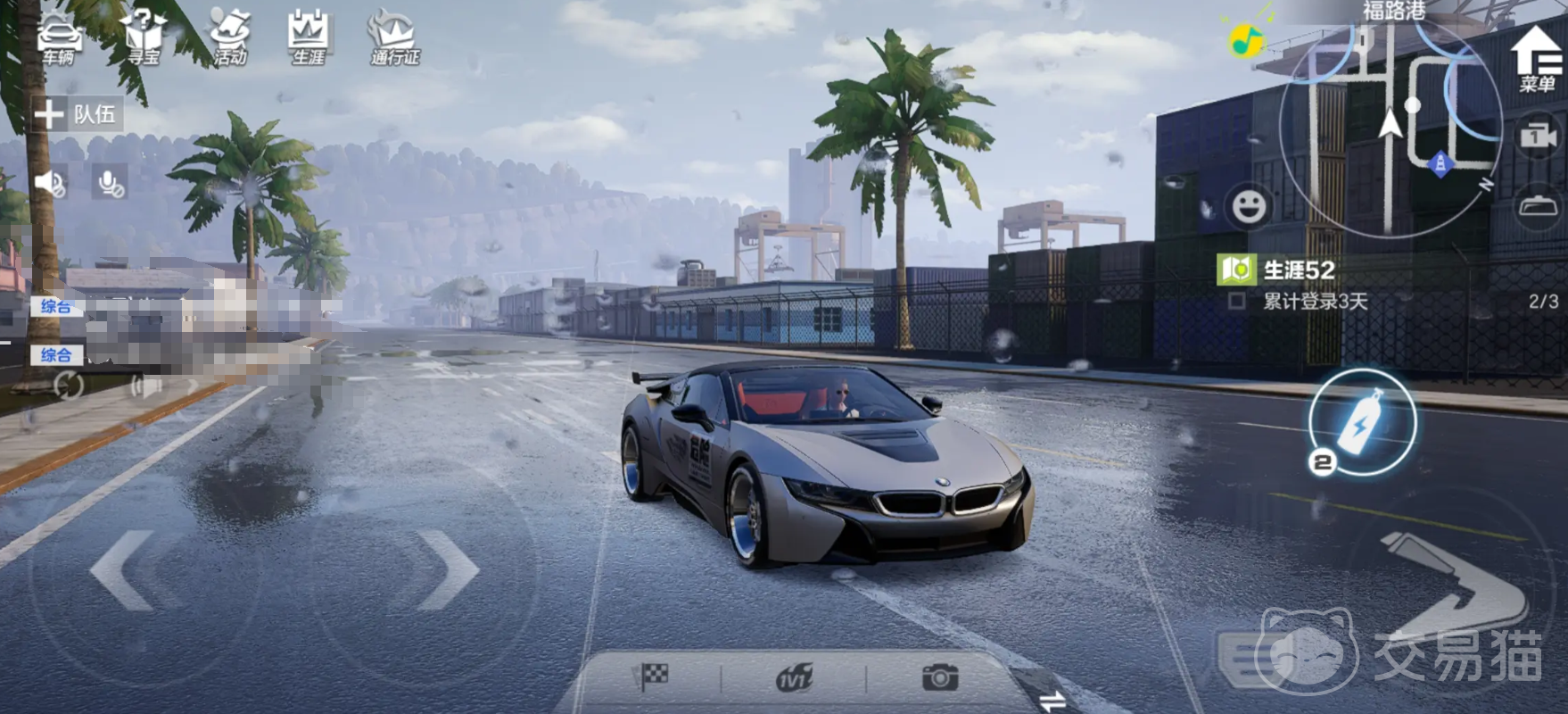Toggle the muted speaker icon
The image size is (1568, 714).
(50, 184)
